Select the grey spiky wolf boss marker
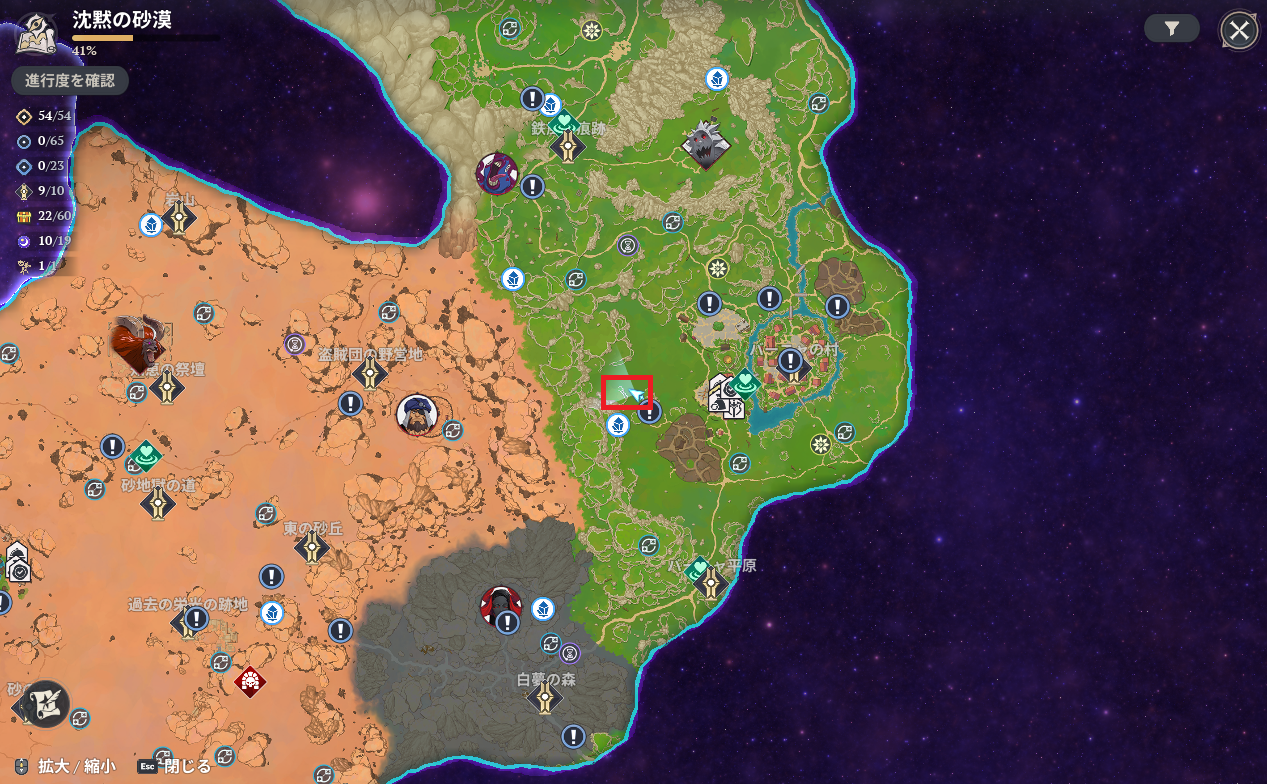1267x784 pixels. 706,143
